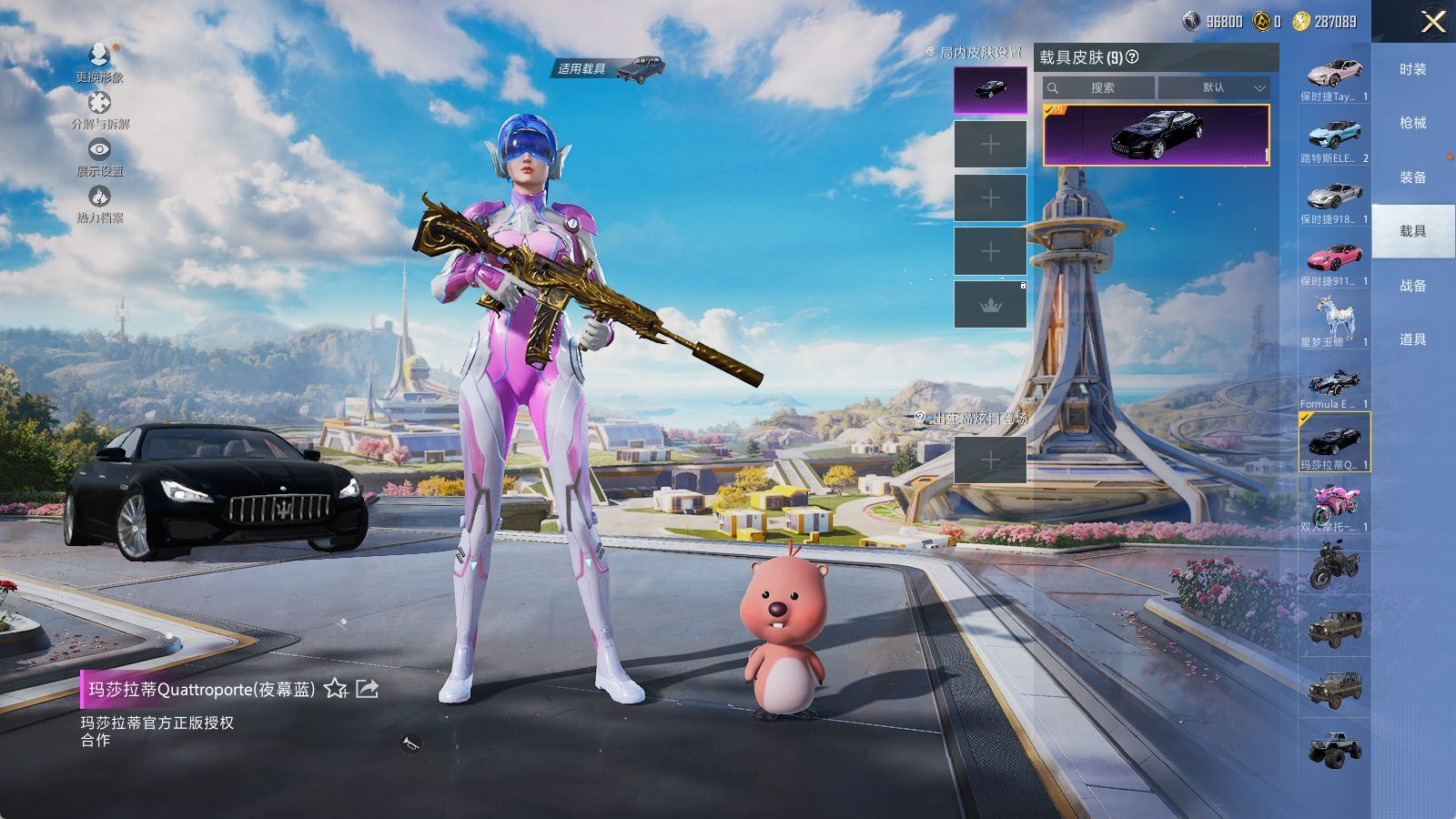The height and width of the screenshot is (819, 1456).
Task: Pick the silver 保时捷 918 vehicle
Action: (1334, 196)
